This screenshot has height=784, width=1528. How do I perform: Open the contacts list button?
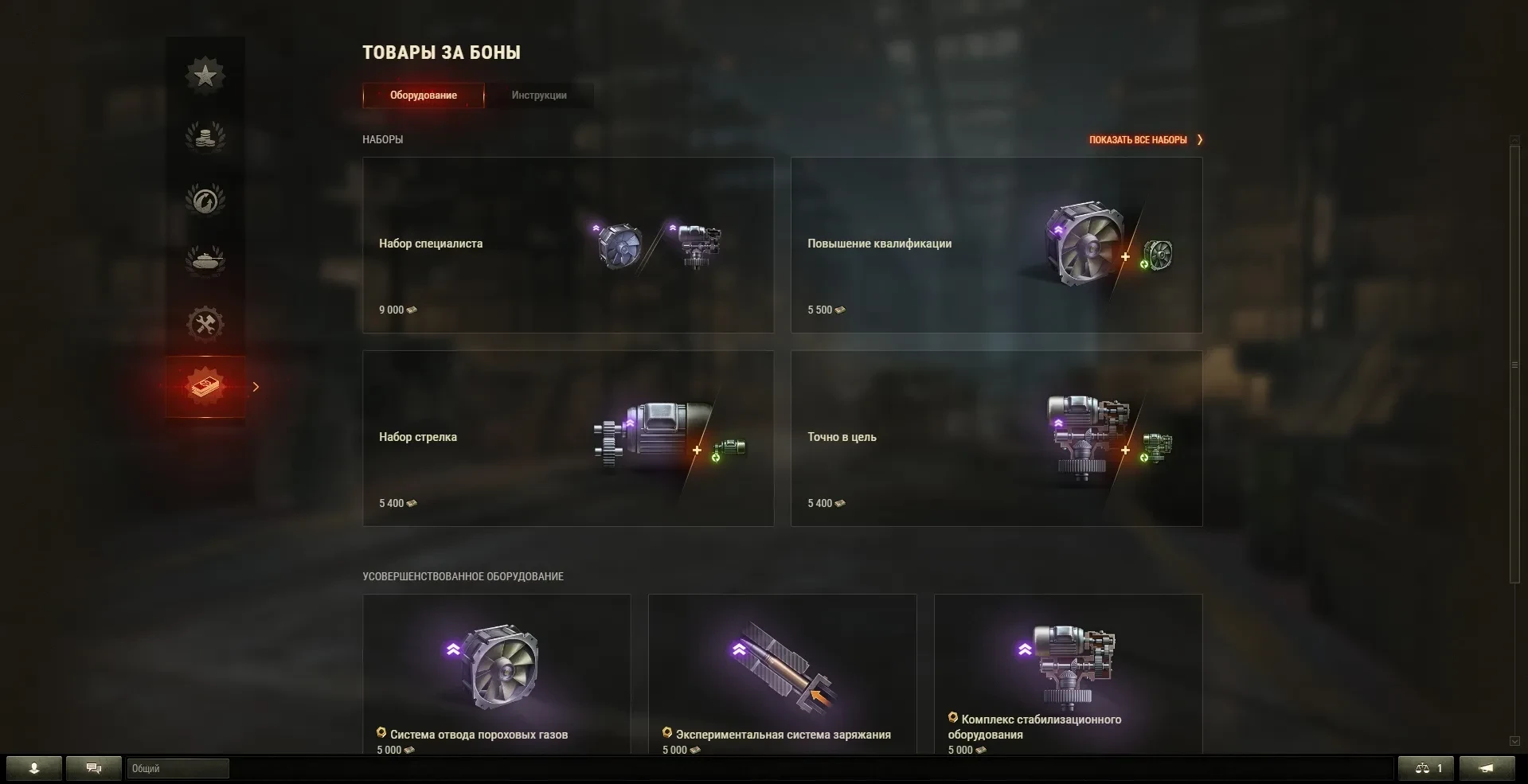pos(34,768)
